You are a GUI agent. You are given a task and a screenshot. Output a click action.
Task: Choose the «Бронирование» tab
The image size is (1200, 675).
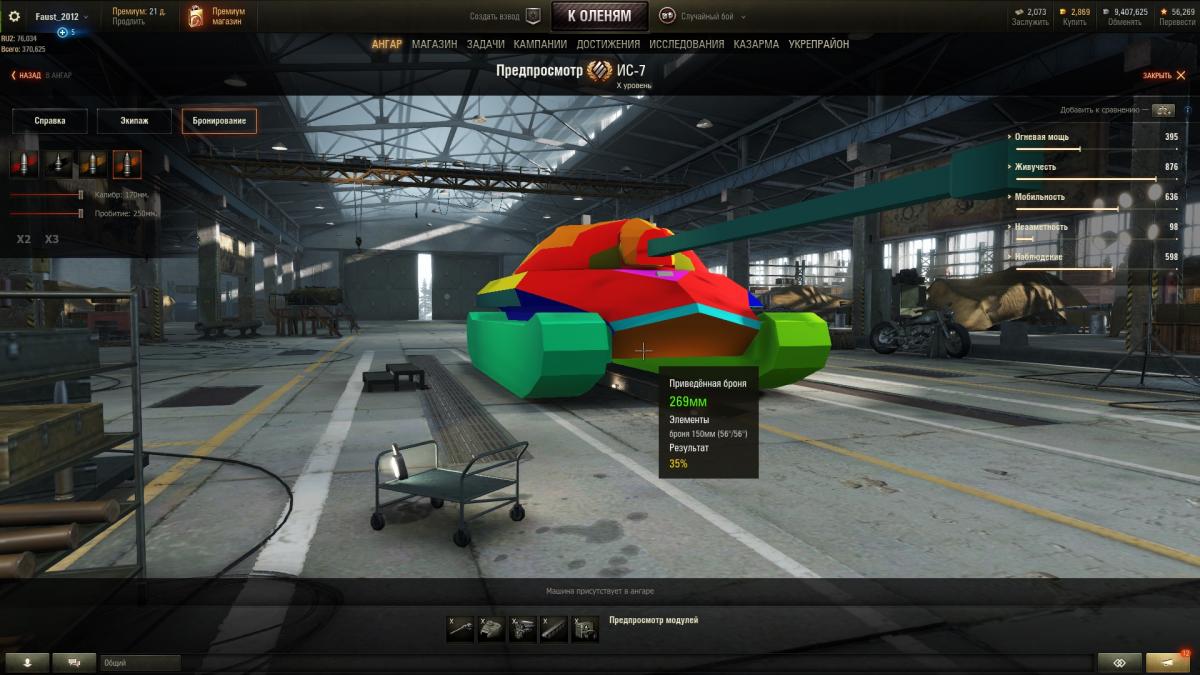click(219, 121)
